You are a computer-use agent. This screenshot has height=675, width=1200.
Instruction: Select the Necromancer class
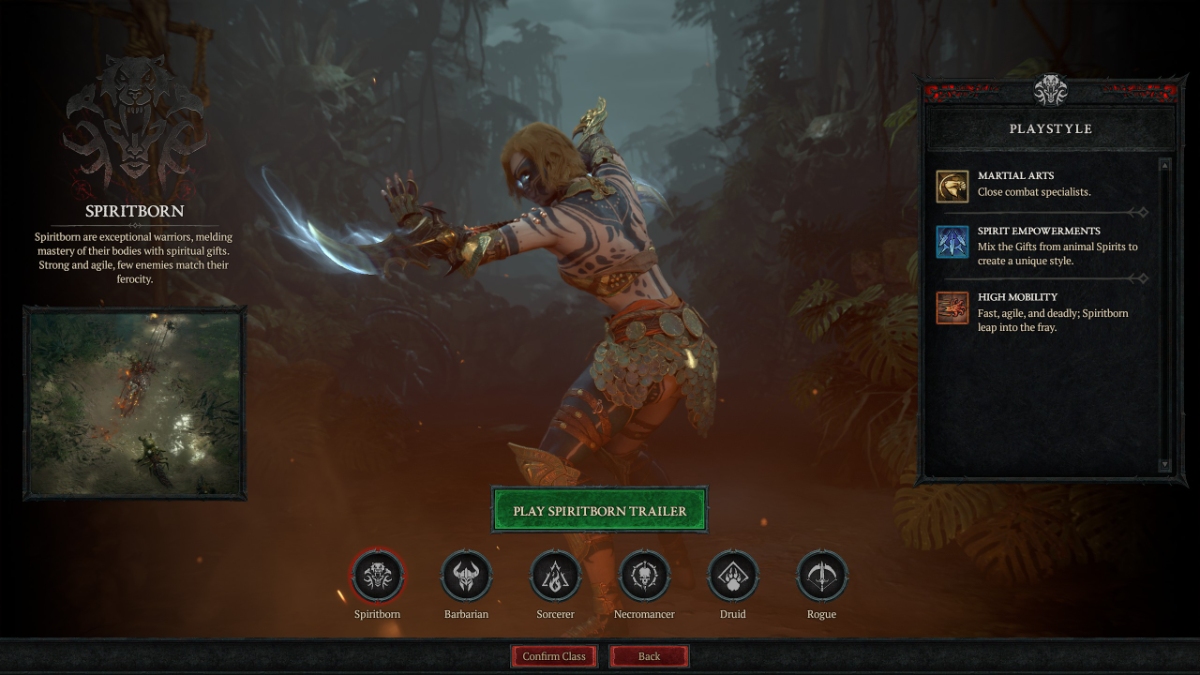coord(644,576)
